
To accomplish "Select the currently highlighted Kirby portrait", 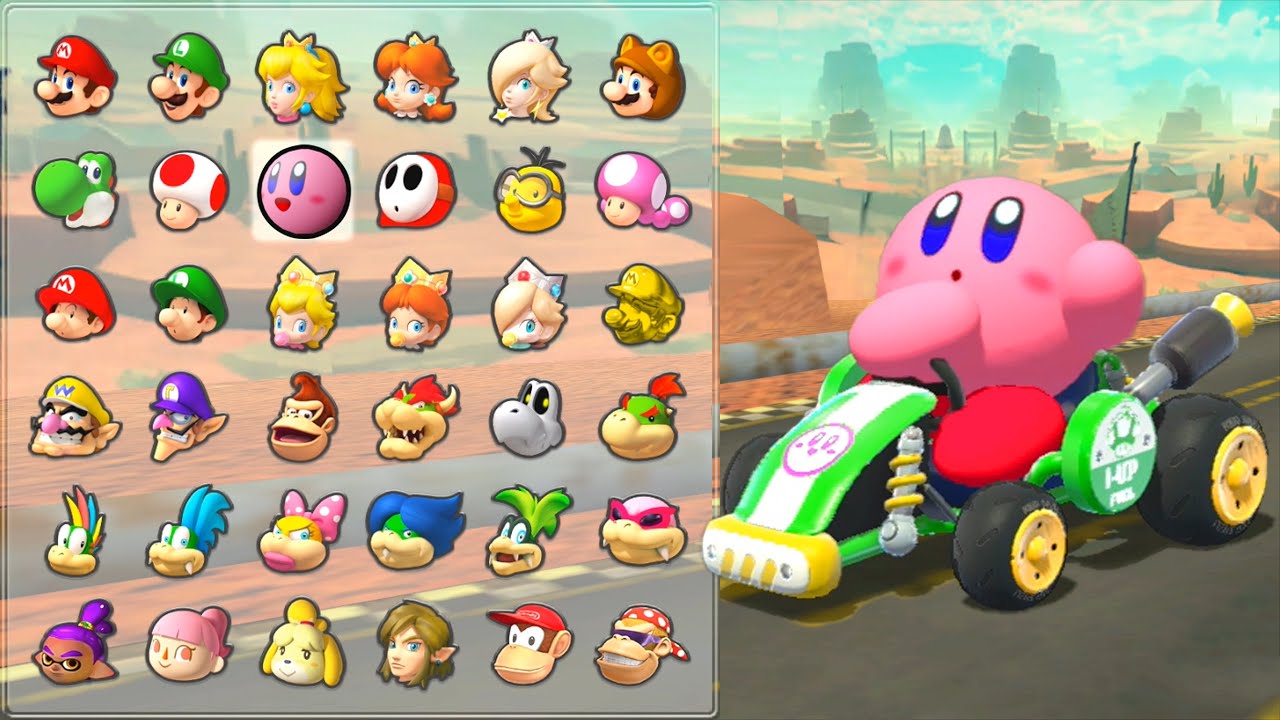I will 303,190.
